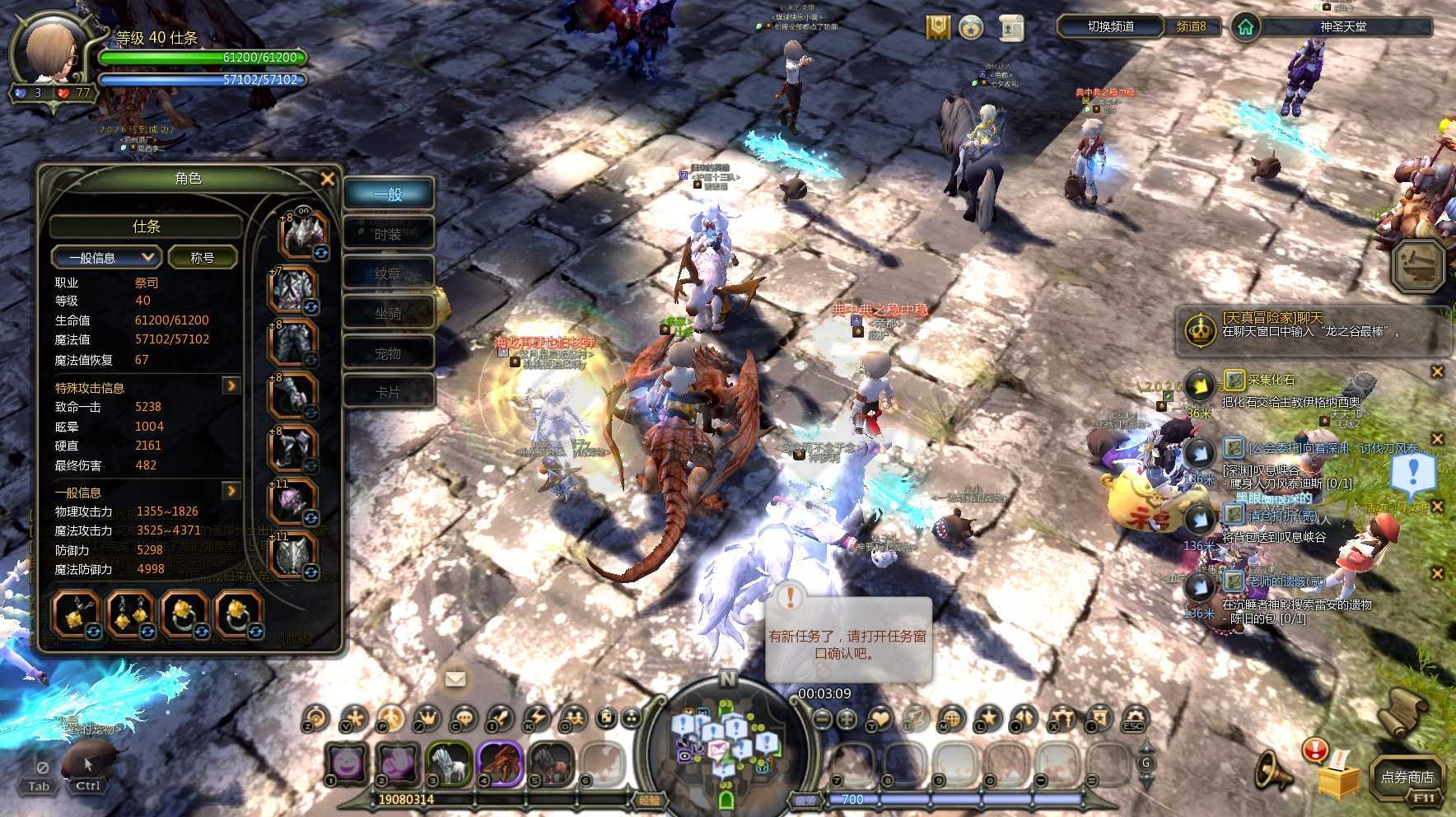Viewport: 1456px width, 817px height.
Task: Switch to the 时装 costume tab
Action: [x=388, y=234]
